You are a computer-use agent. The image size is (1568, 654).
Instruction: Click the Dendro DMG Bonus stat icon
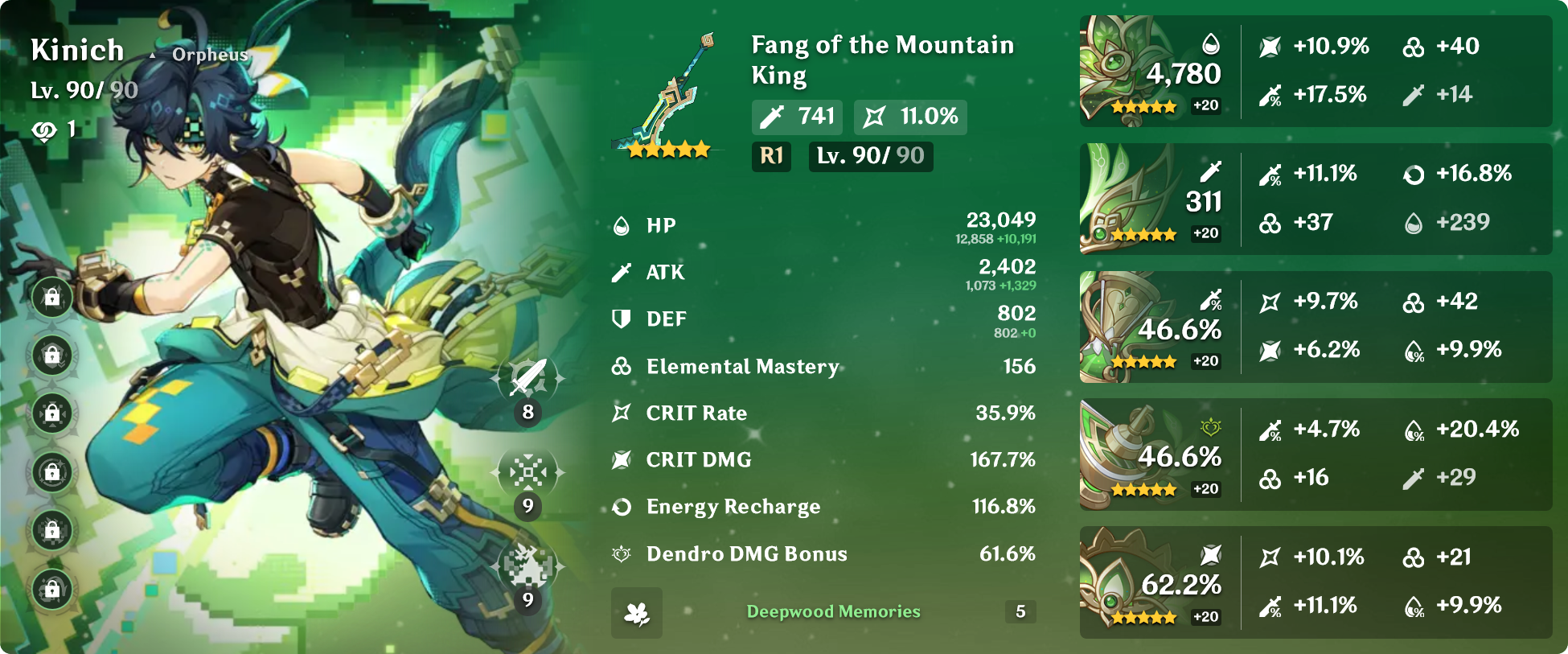(619, 553)
